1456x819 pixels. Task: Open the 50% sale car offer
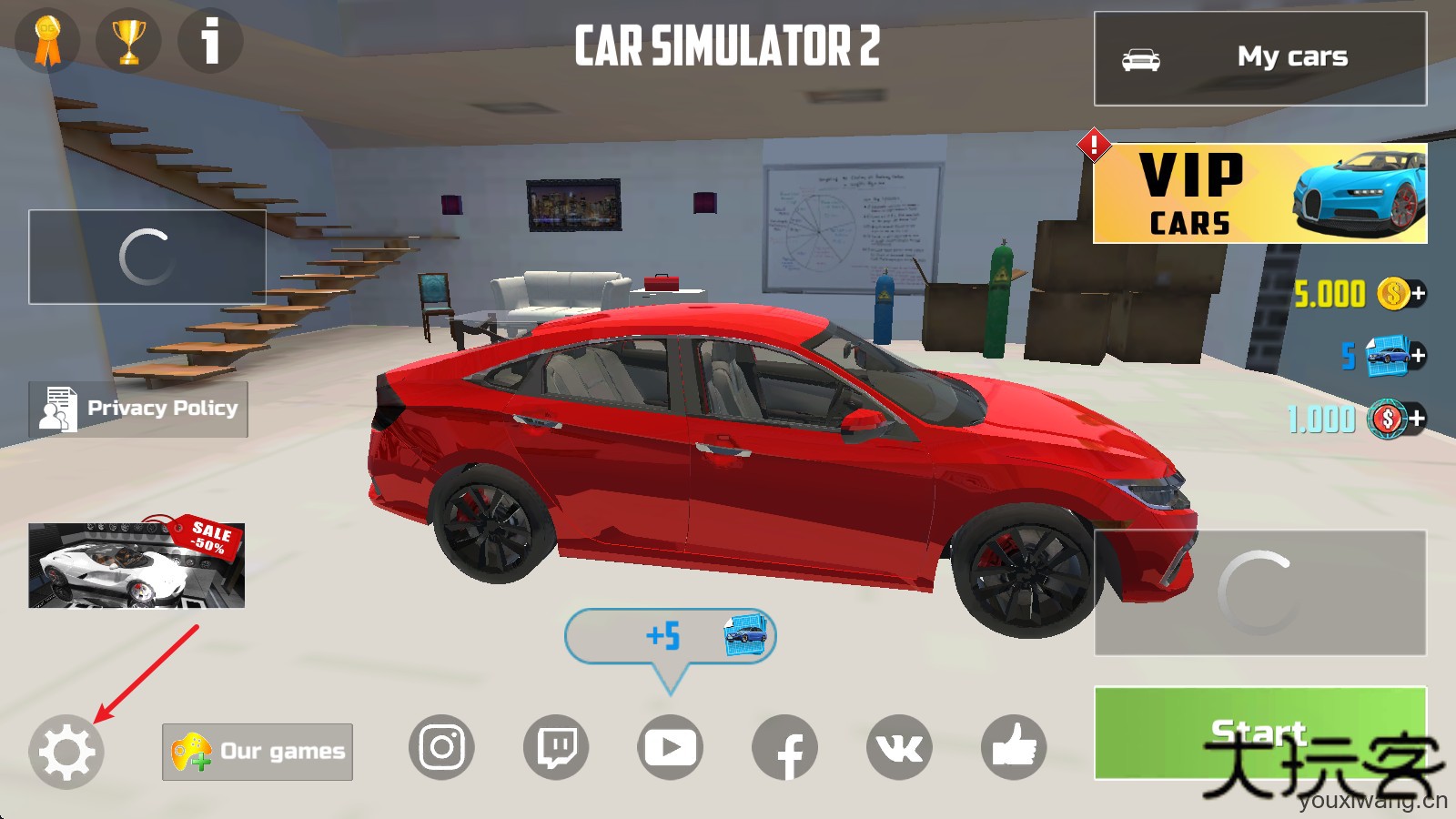(x=136, y=564)
